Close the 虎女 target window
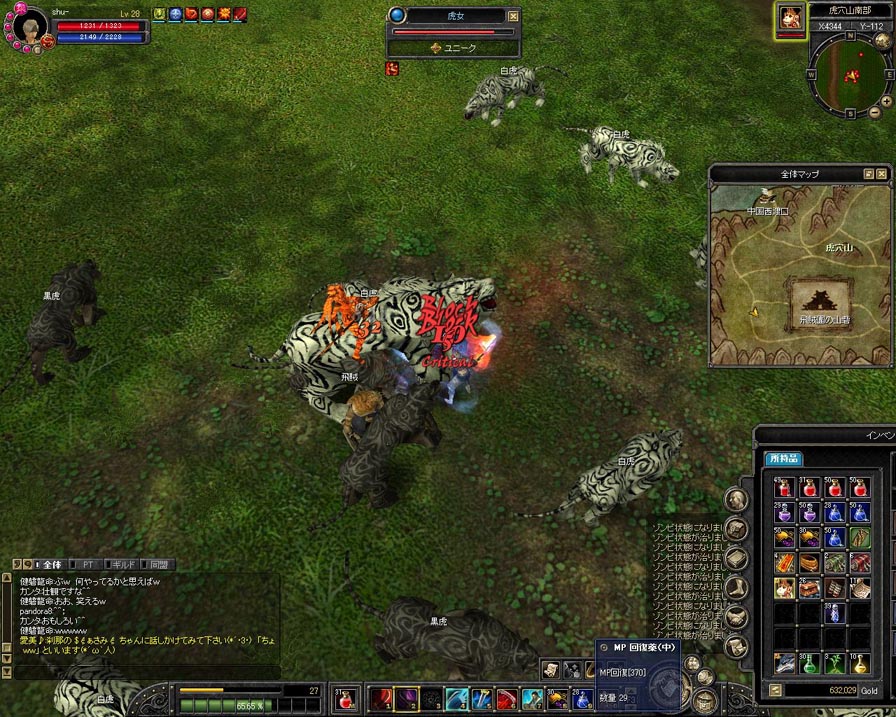Screen dimensions: 896x717 [x=513, y=16]
